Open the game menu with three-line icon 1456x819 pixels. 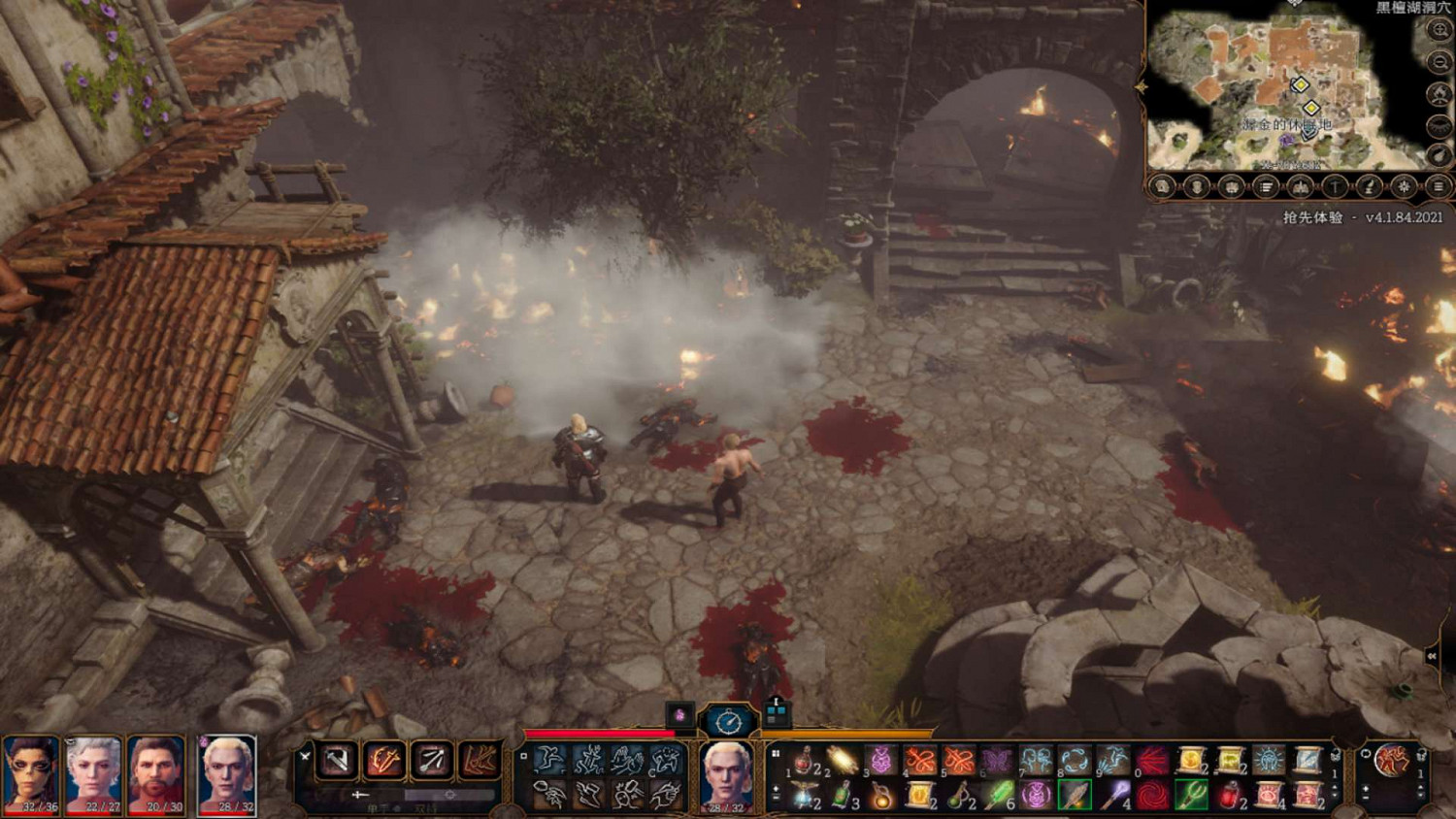click(x=1439, y=186)
